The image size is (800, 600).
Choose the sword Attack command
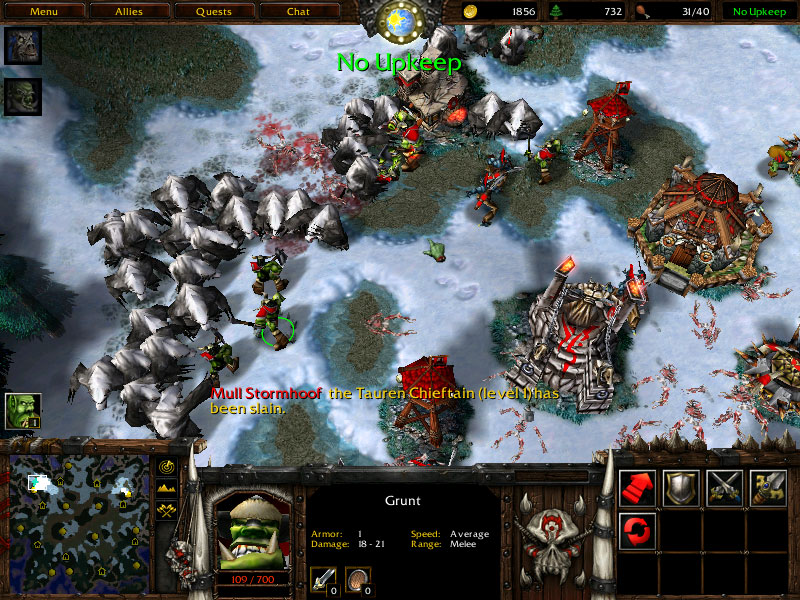(769, 487)
